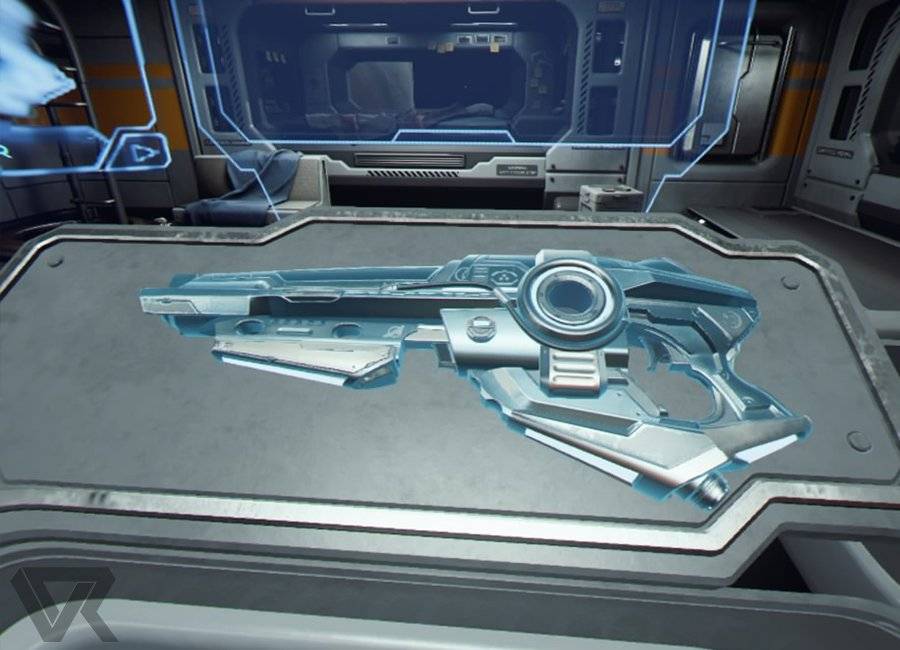Viewport: 900px width, 650px height.
Task: Select the highlighted rifle on the table
Action: [x=480, y=360]
